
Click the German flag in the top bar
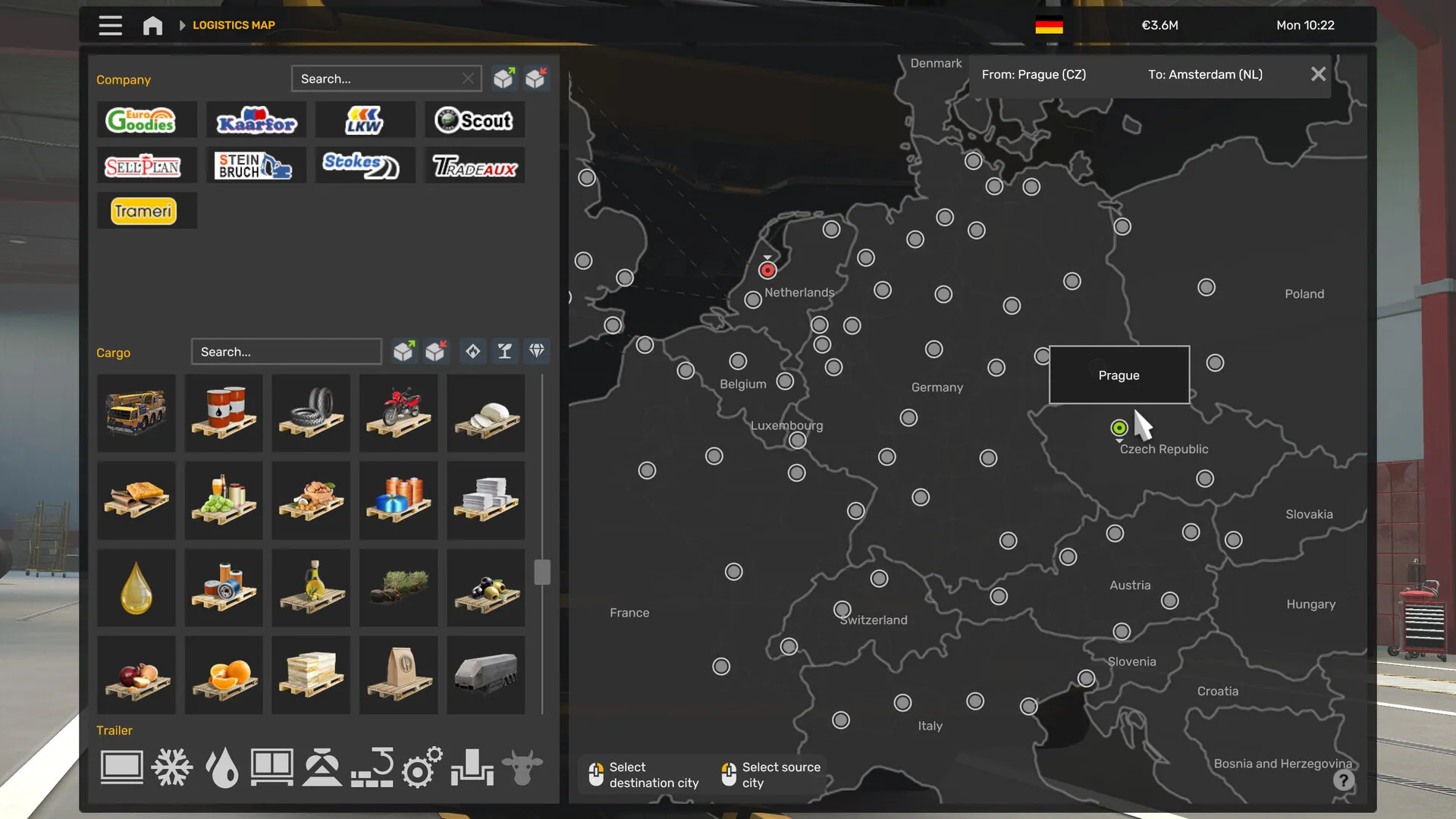[1048, 24]
